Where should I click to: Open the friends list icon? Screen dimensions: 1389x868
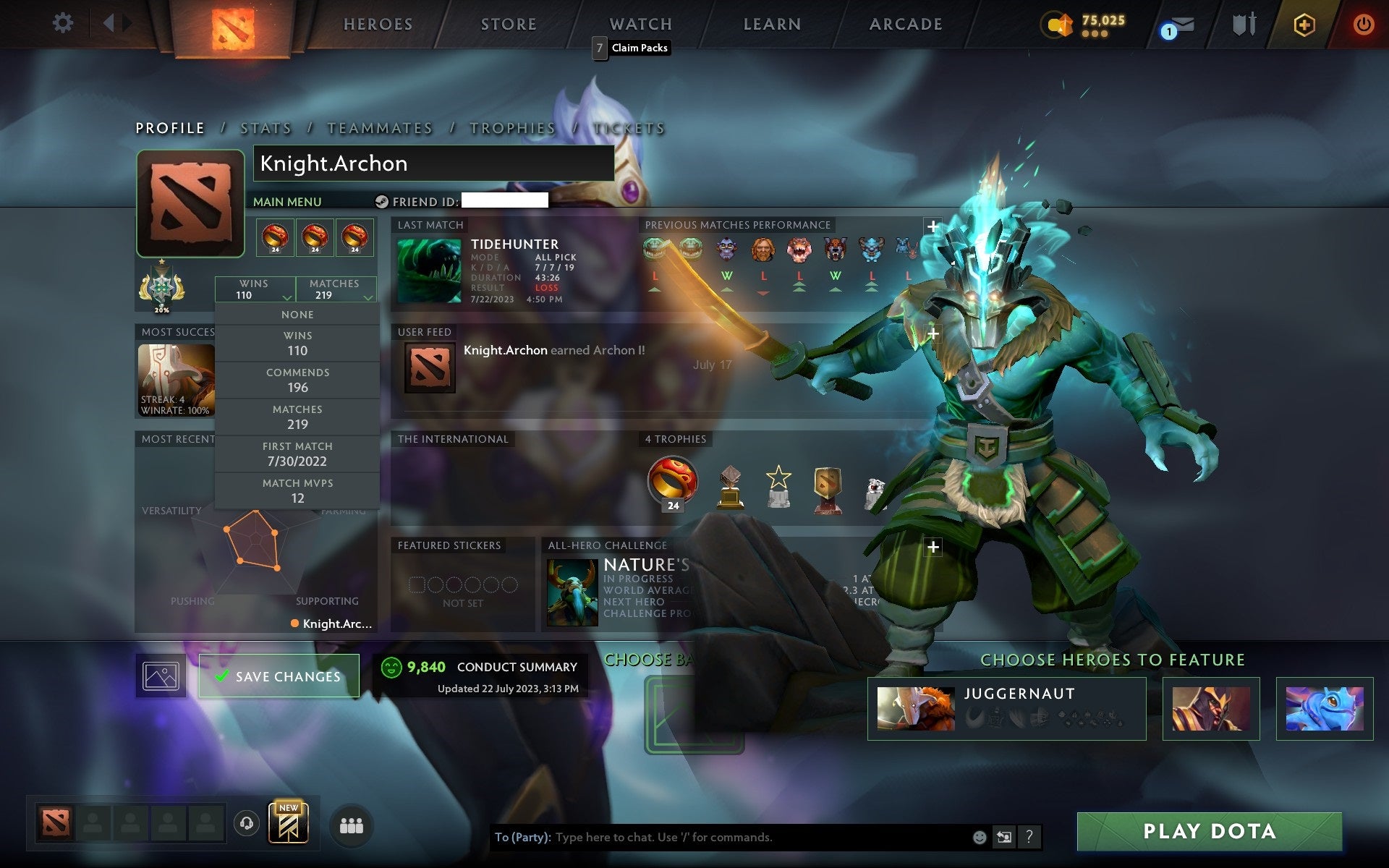[350, 823]
